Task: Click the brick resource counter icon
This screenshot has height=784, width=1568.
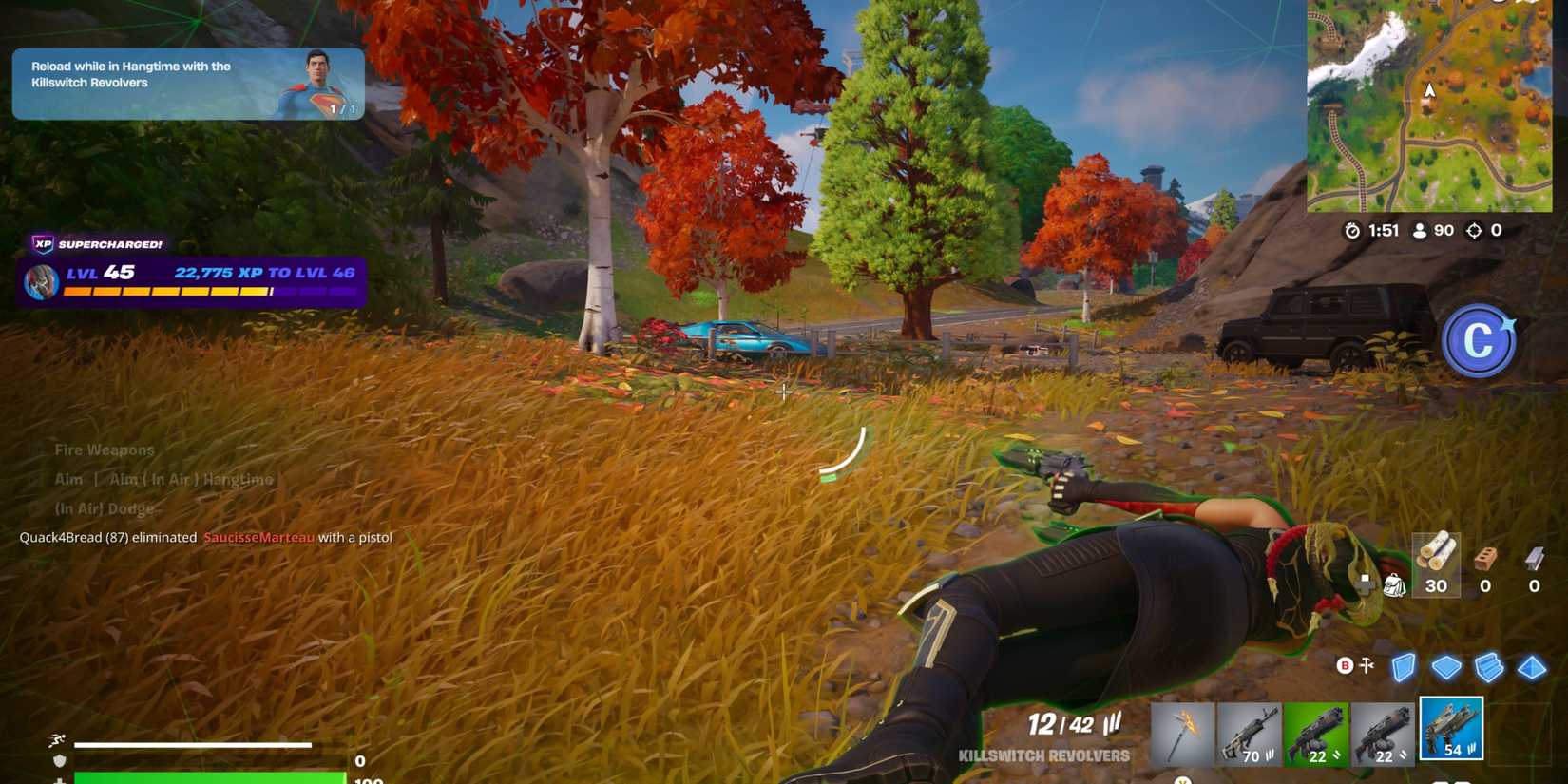Action: tap(1483, 561)
